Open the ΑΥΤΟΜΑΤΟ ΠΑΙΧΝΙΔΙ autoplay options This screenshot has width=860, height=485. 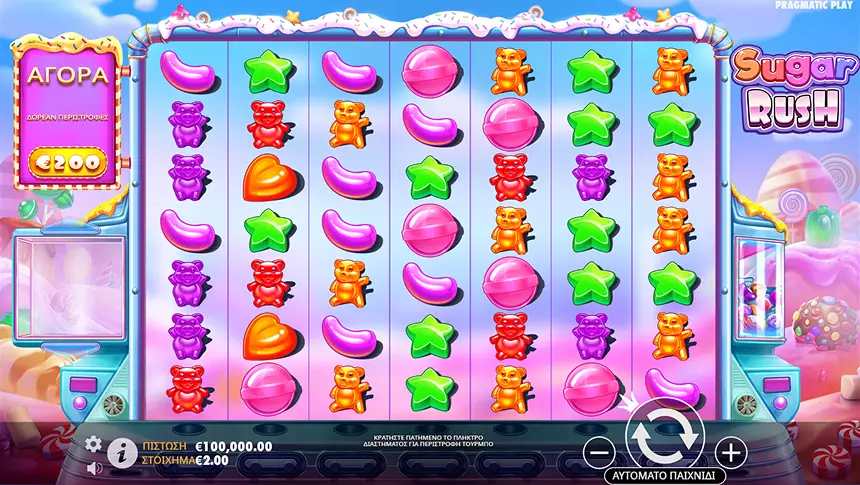tap(664, 475)
